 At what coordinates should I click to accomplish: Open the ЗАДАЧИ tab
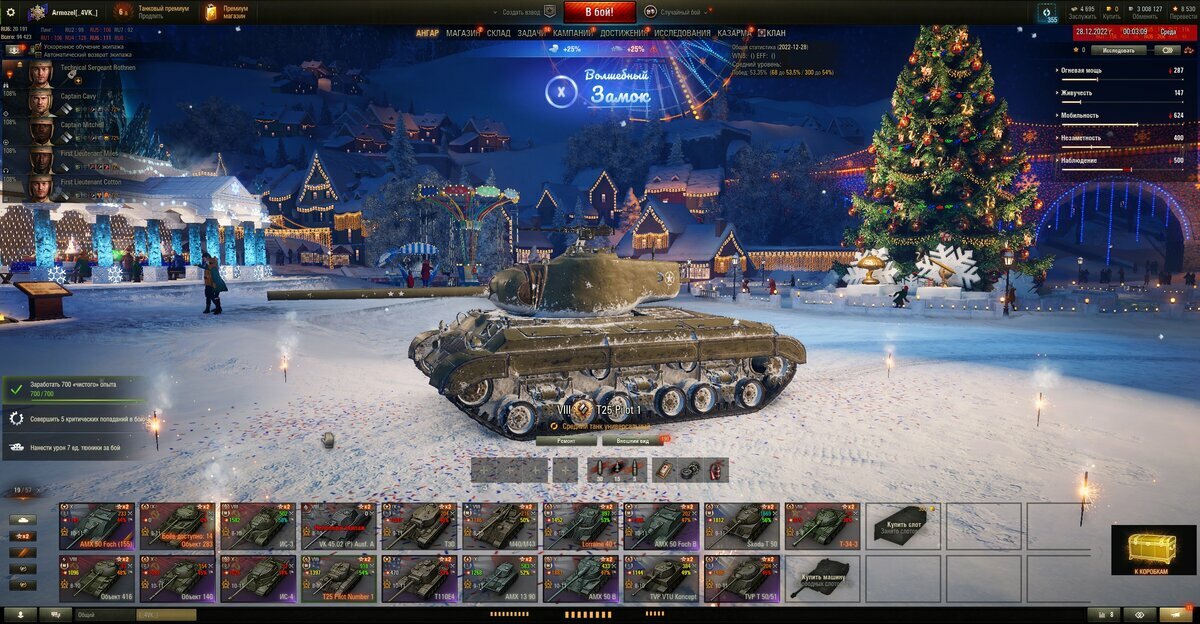coord(531,33)
